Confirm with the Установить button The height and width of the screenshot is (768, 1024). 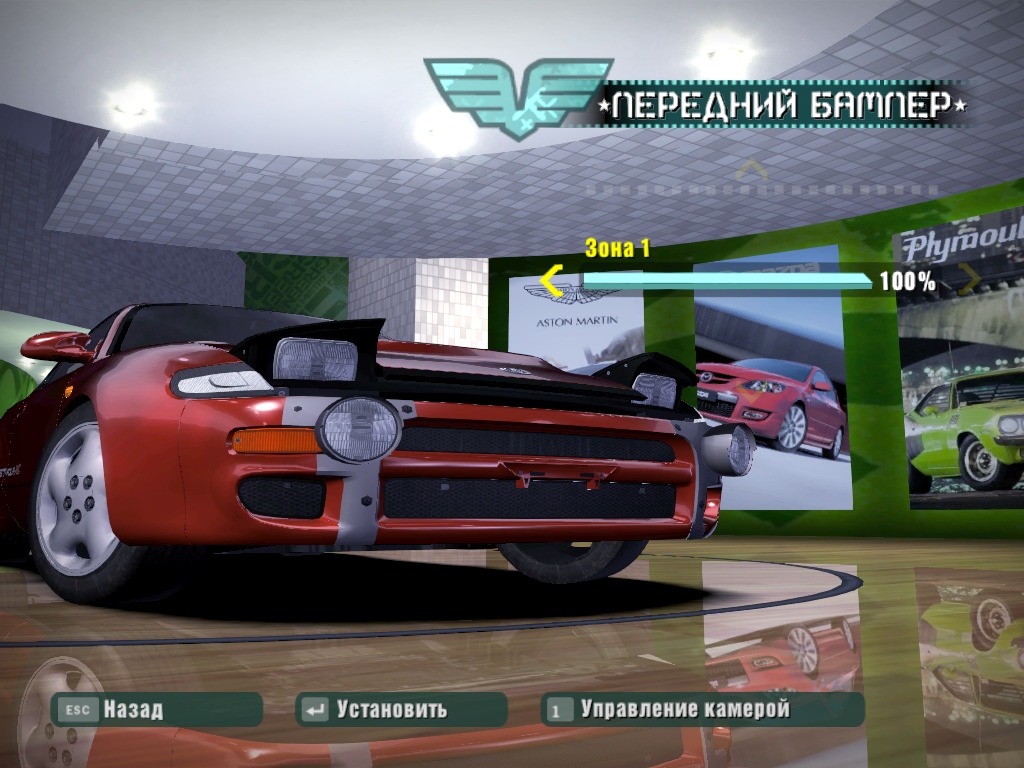[x=400, y=710]
